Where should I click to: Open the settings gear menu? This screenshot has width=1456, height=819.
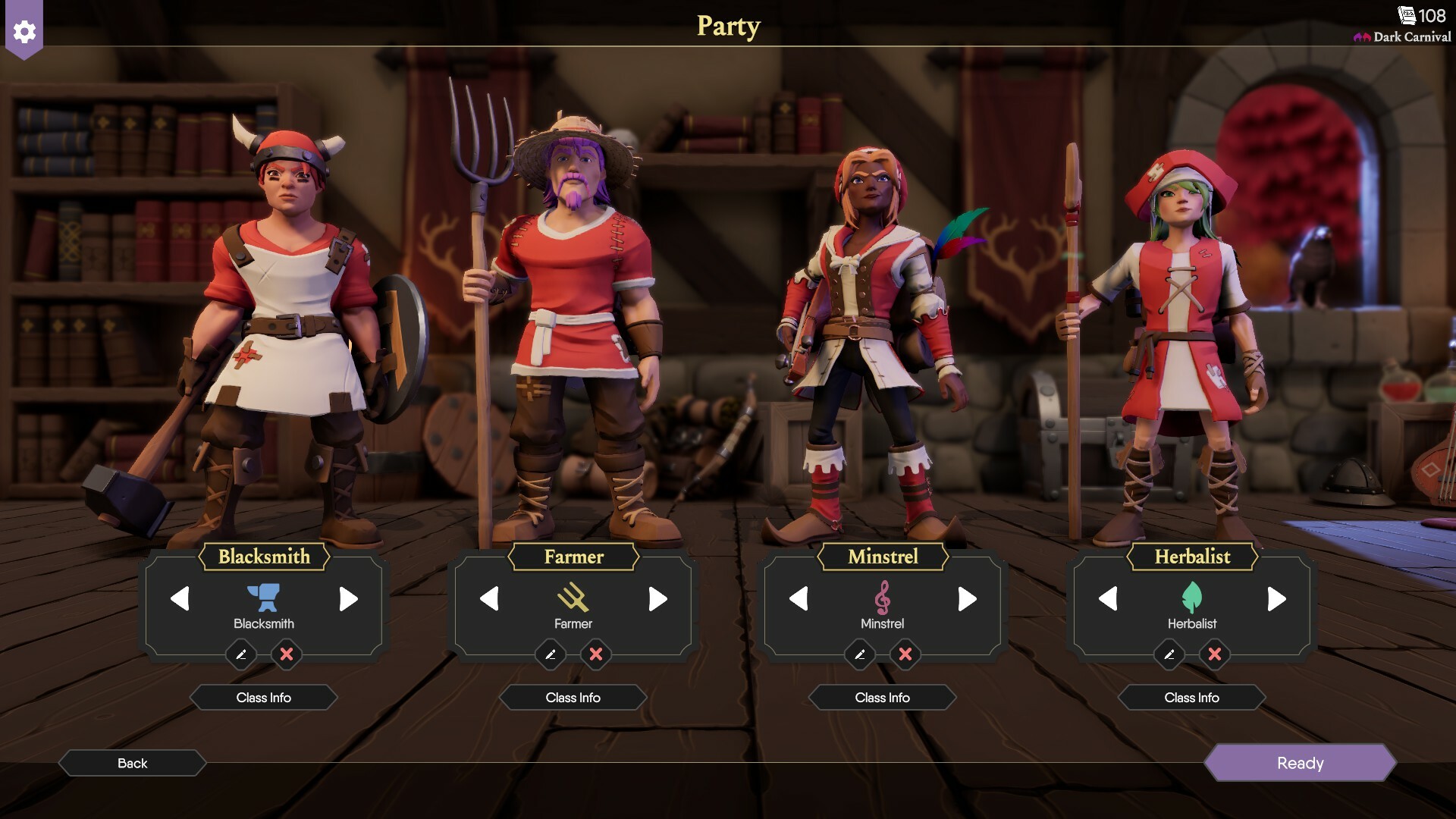tap(24, 32)
